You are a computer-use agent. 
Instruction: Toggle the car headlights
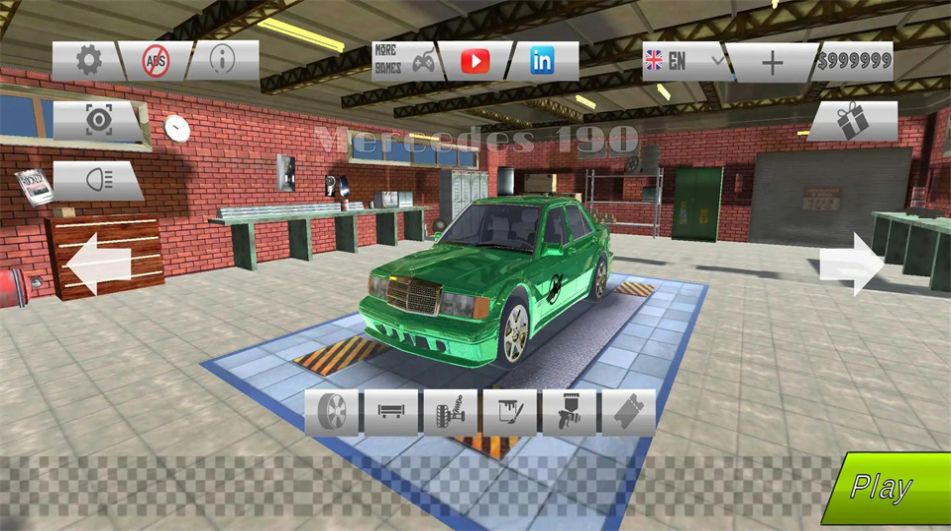[x=98, y=180]
